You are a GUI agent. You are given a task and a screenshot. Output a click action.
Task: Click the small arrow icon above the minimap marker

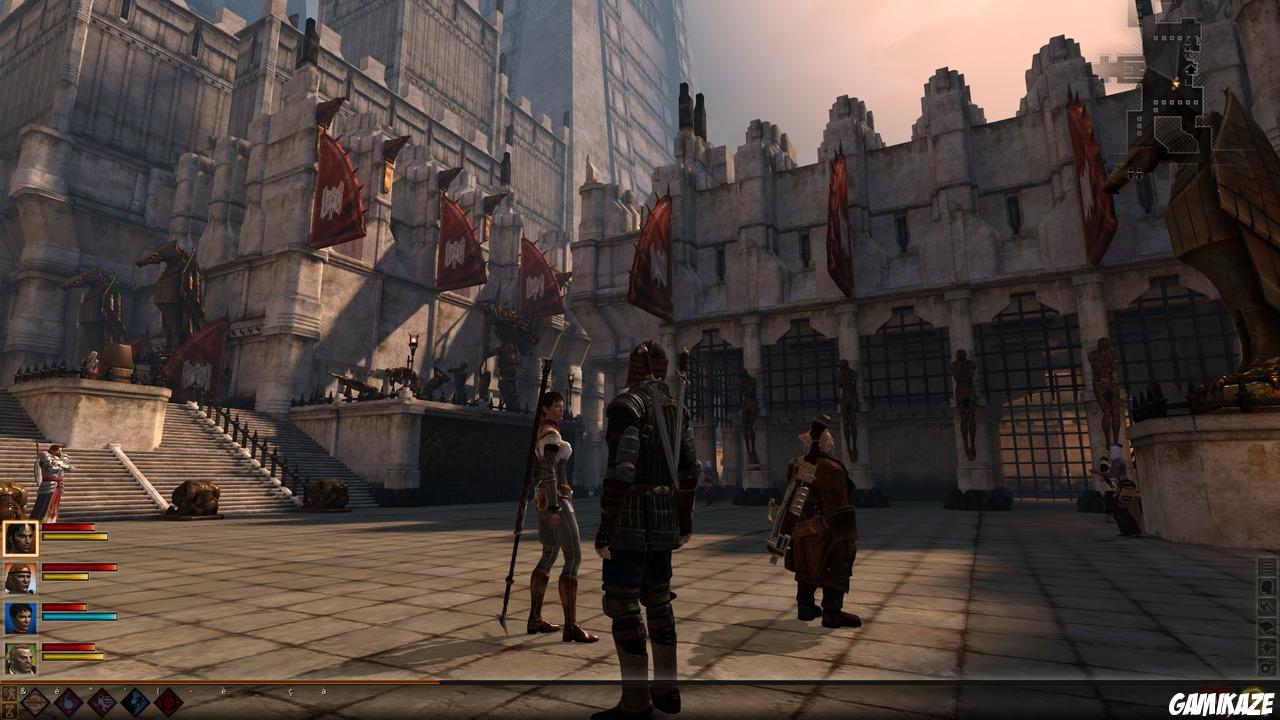(1191, 69)
